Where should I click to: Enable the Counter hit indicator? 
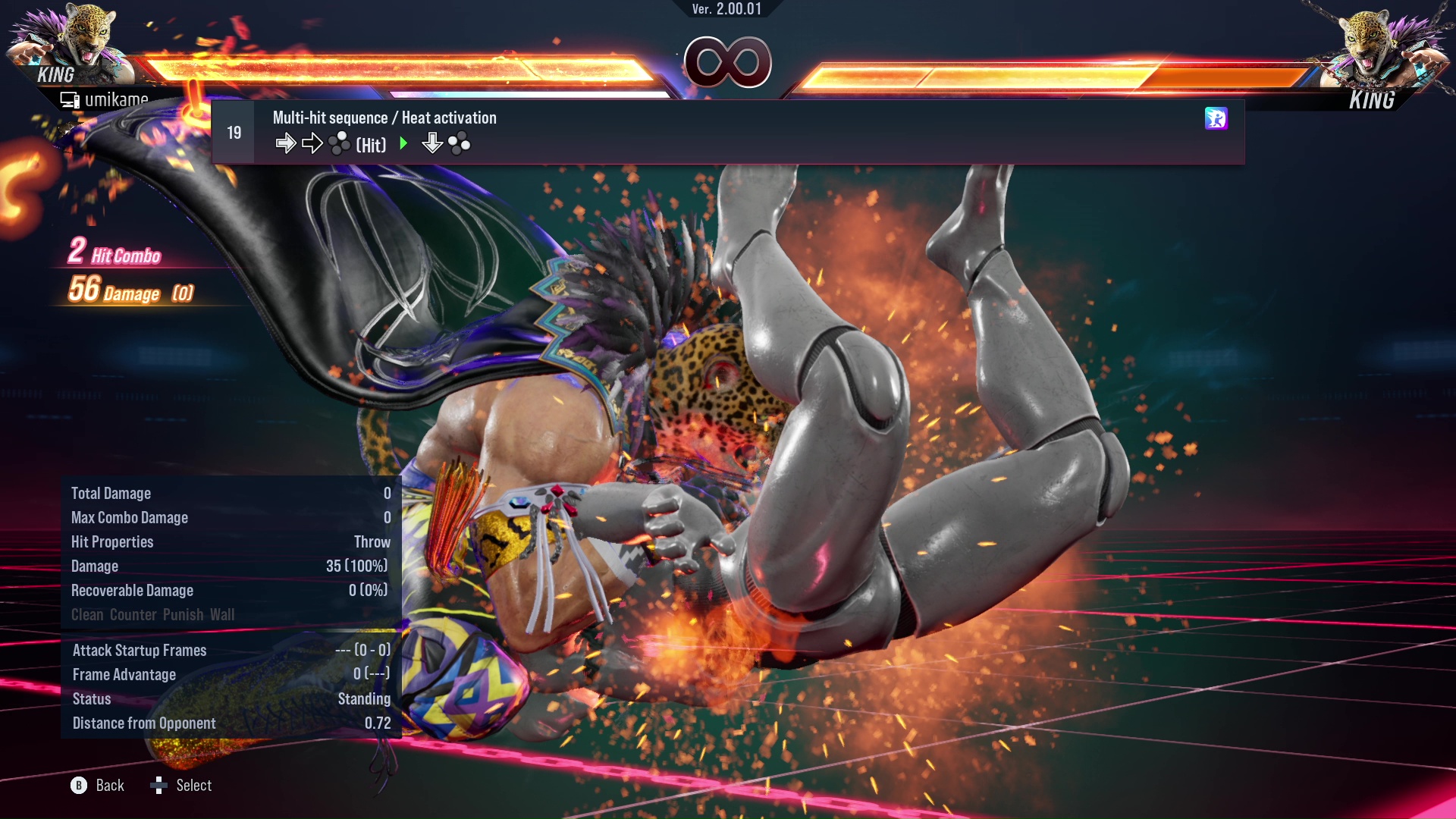click(x=133, y=615)
